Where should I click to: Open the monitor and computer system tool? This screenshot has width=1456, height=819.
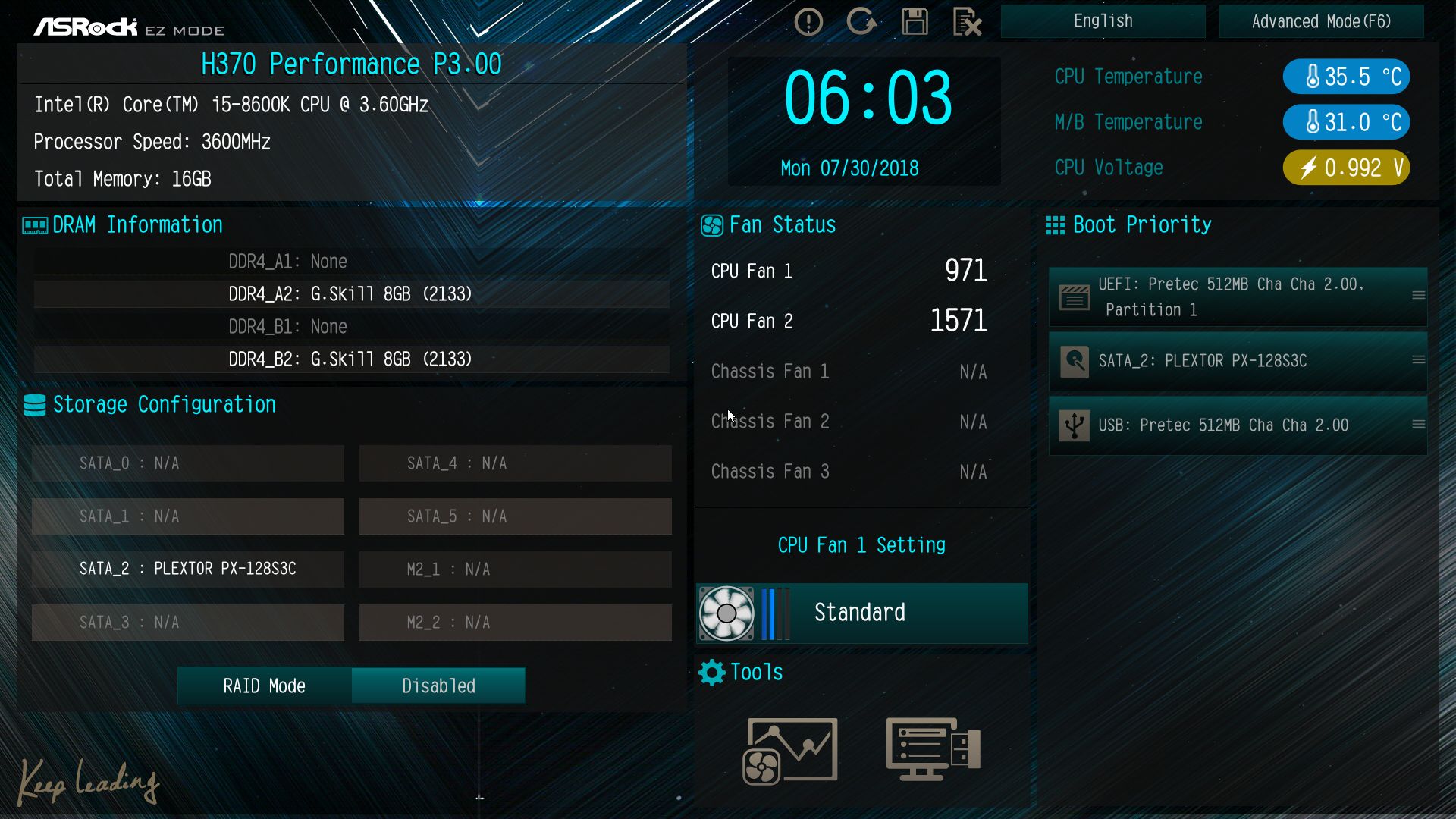[933, 750]
